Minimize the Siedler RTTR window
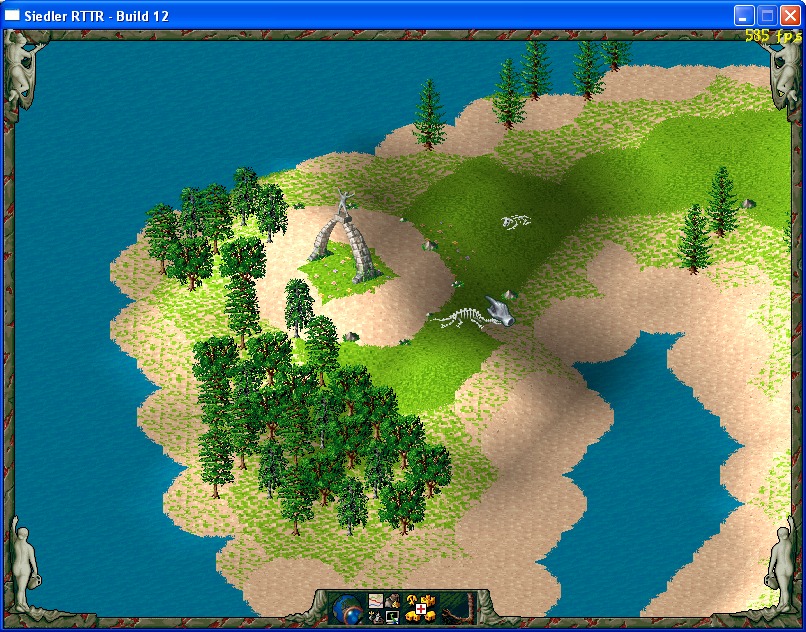This screenshot has width=806, height=632. pyautogui.click(x=744, y=15)
